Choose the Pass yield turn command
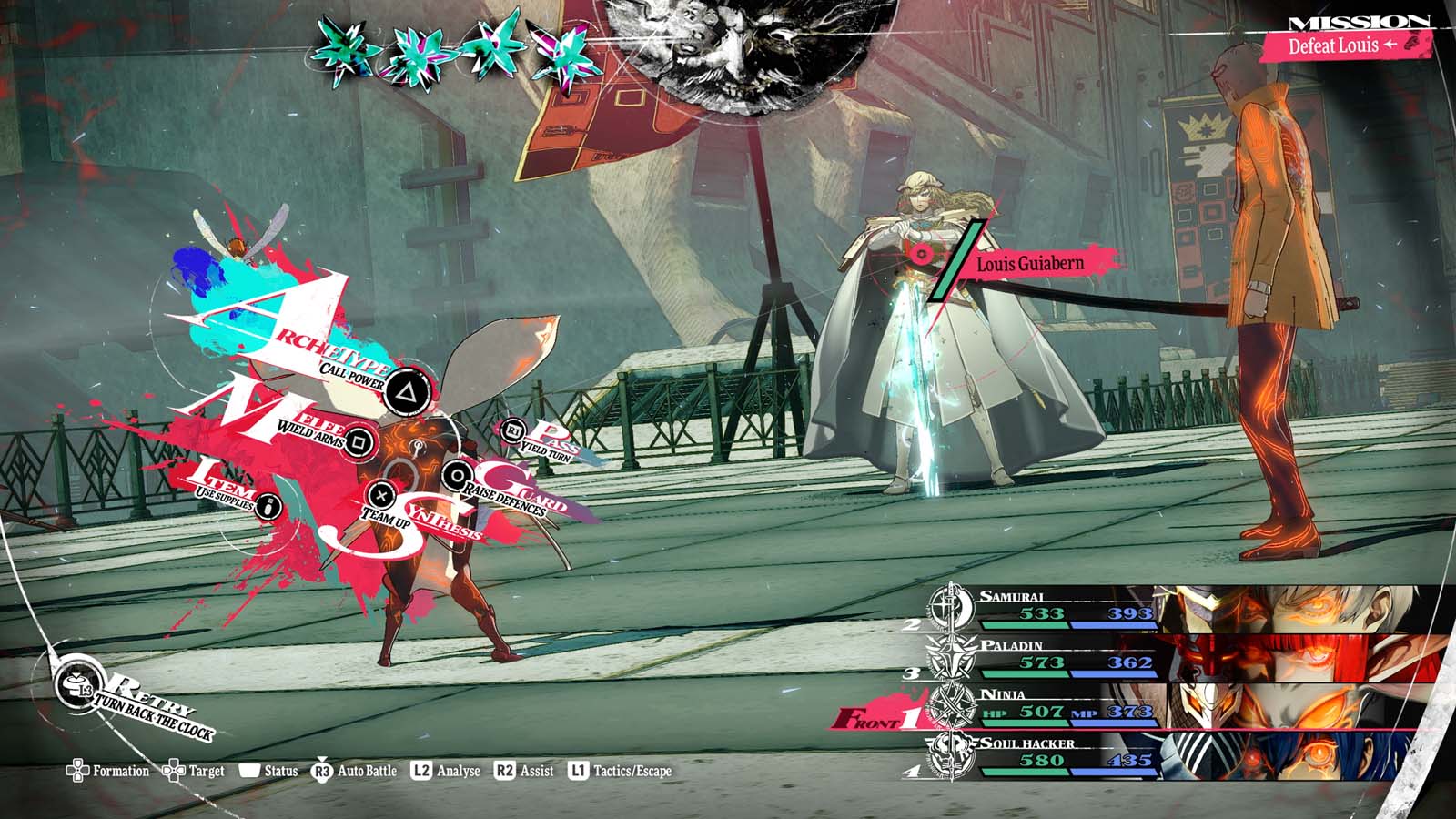 (x=514, y=430)
